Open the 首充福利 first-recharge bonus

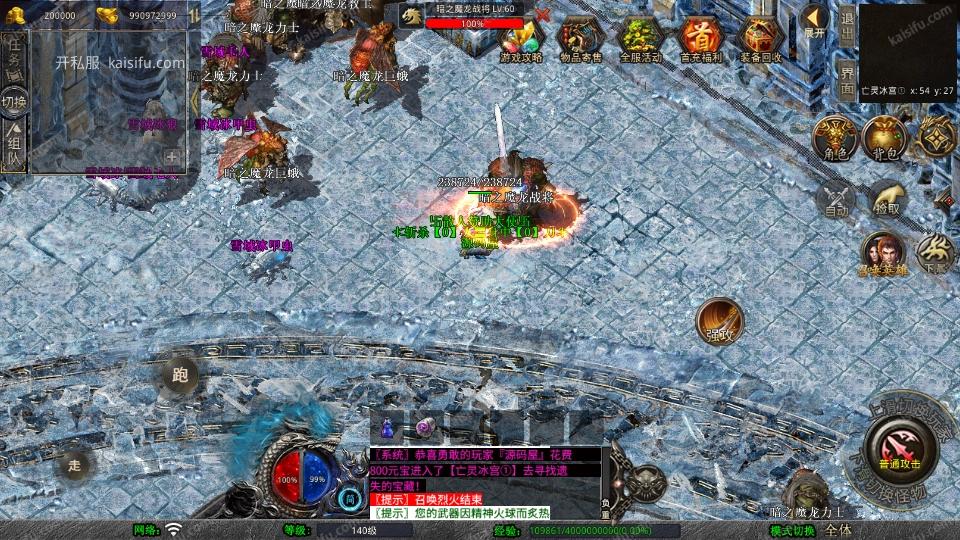[699, 40]
